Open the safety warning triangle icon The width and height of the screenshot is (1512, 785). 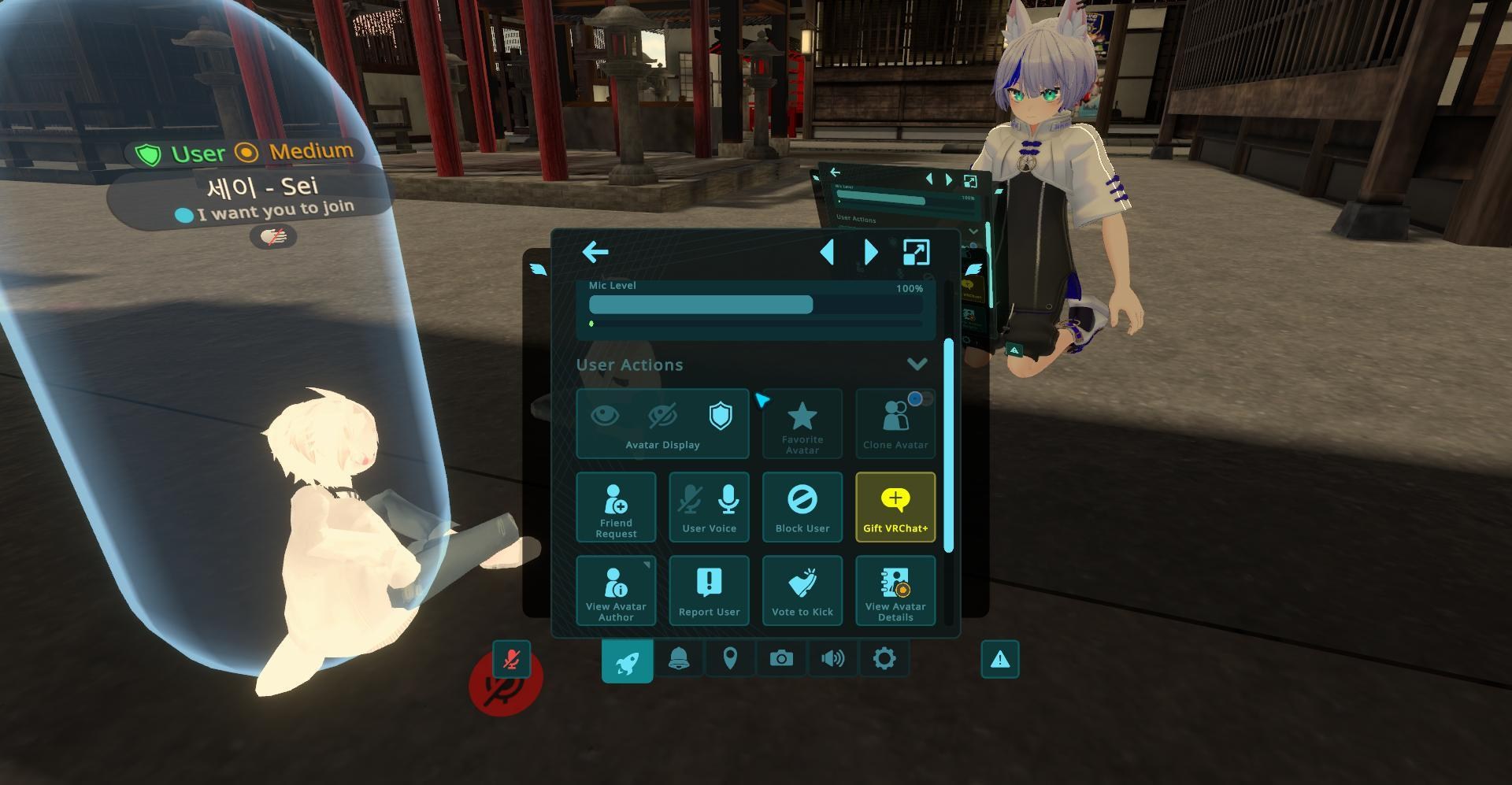[x=999, y=658]
